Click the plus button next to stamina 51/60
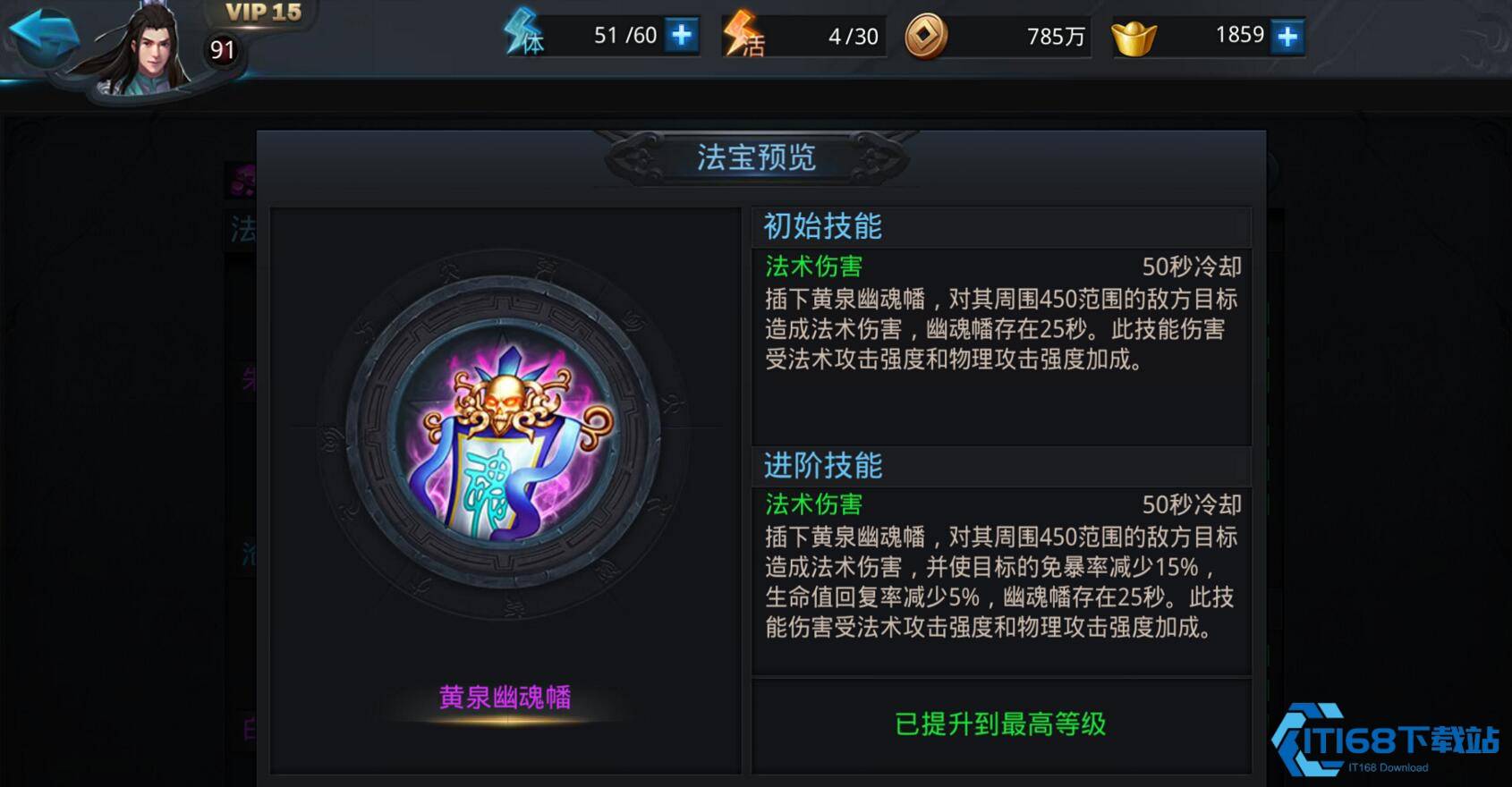 [682, 36]
